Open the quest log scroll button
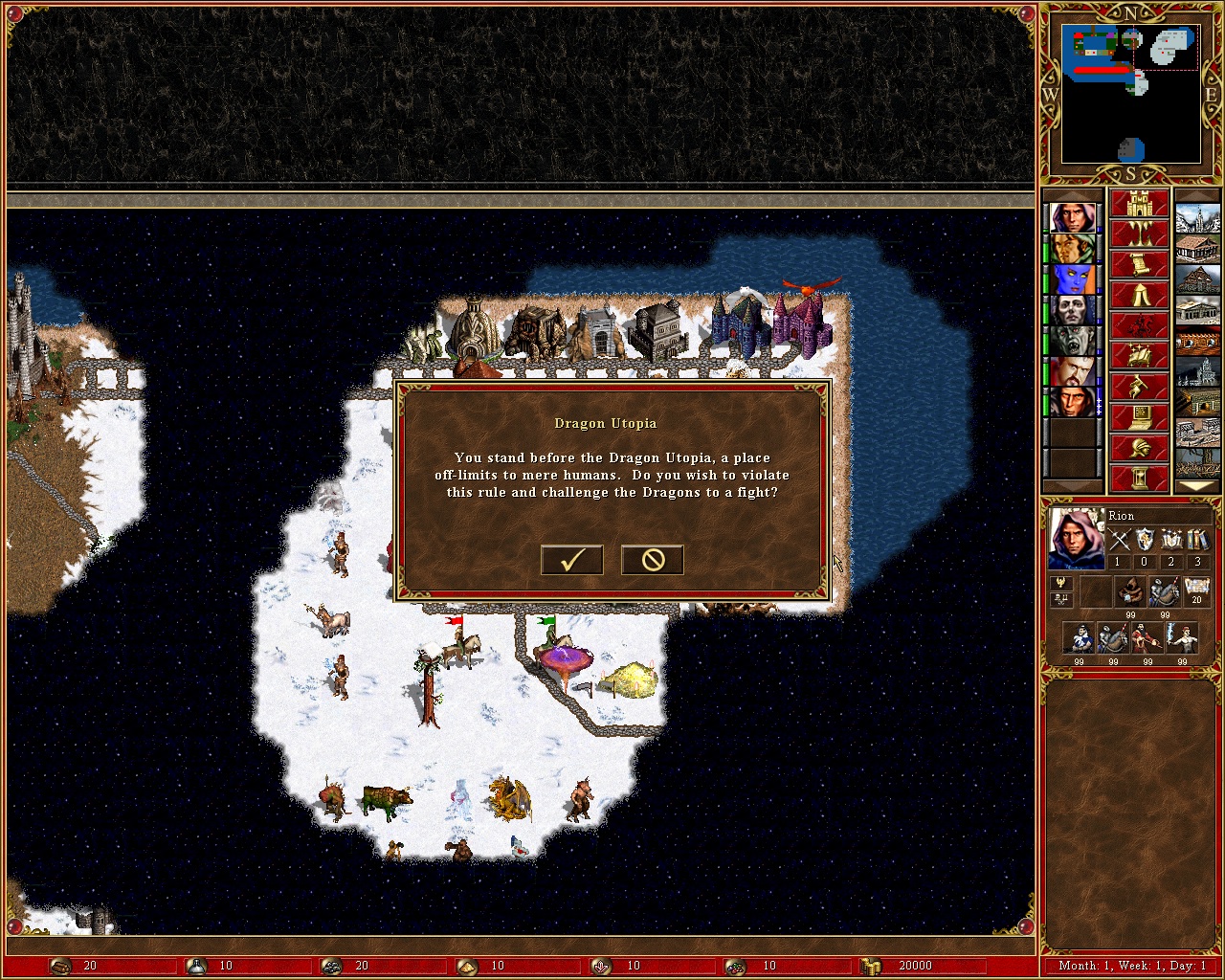Image resolution: width=1225 pixels, height=980 pixels. [x=1139, y=265]
